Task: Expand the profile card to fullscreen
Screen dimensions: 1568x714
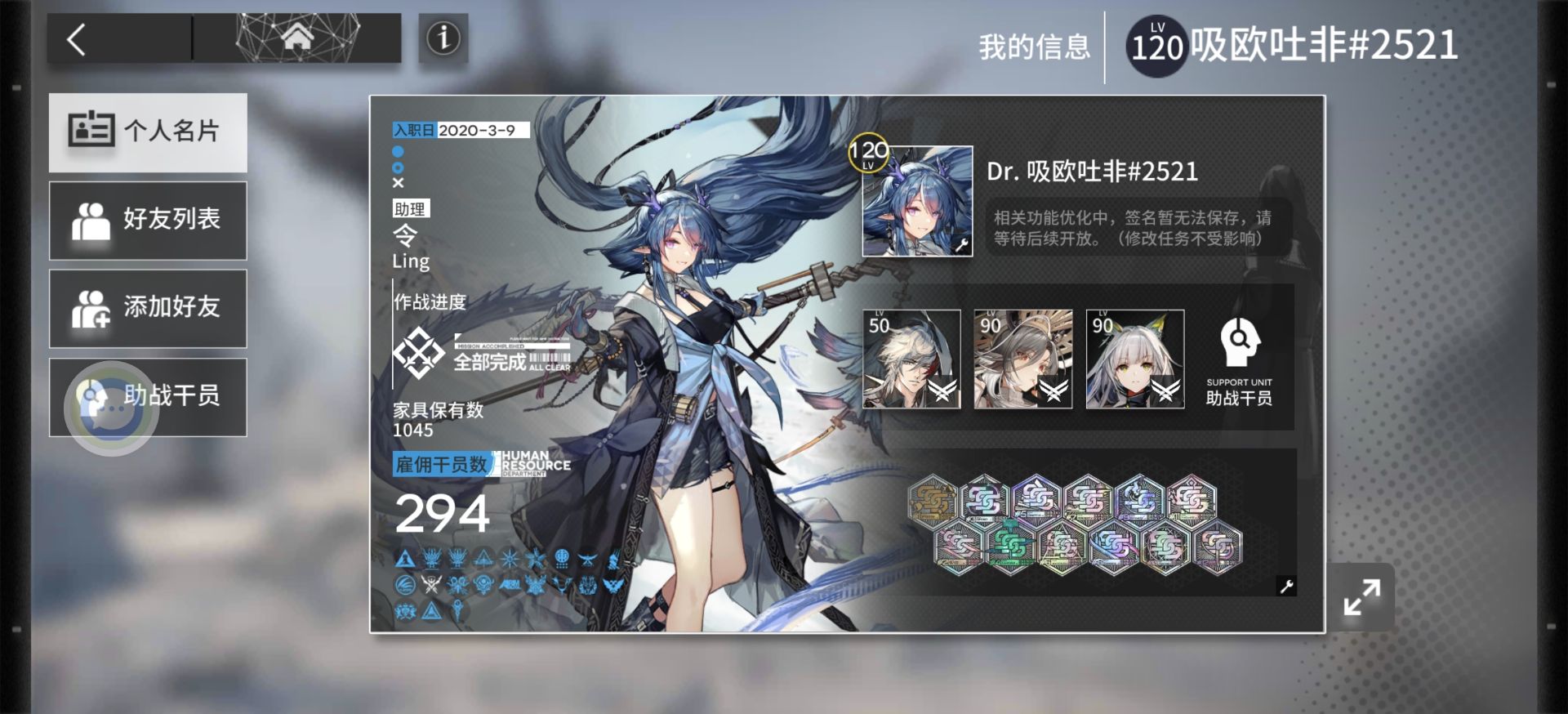Action: 1361,597
